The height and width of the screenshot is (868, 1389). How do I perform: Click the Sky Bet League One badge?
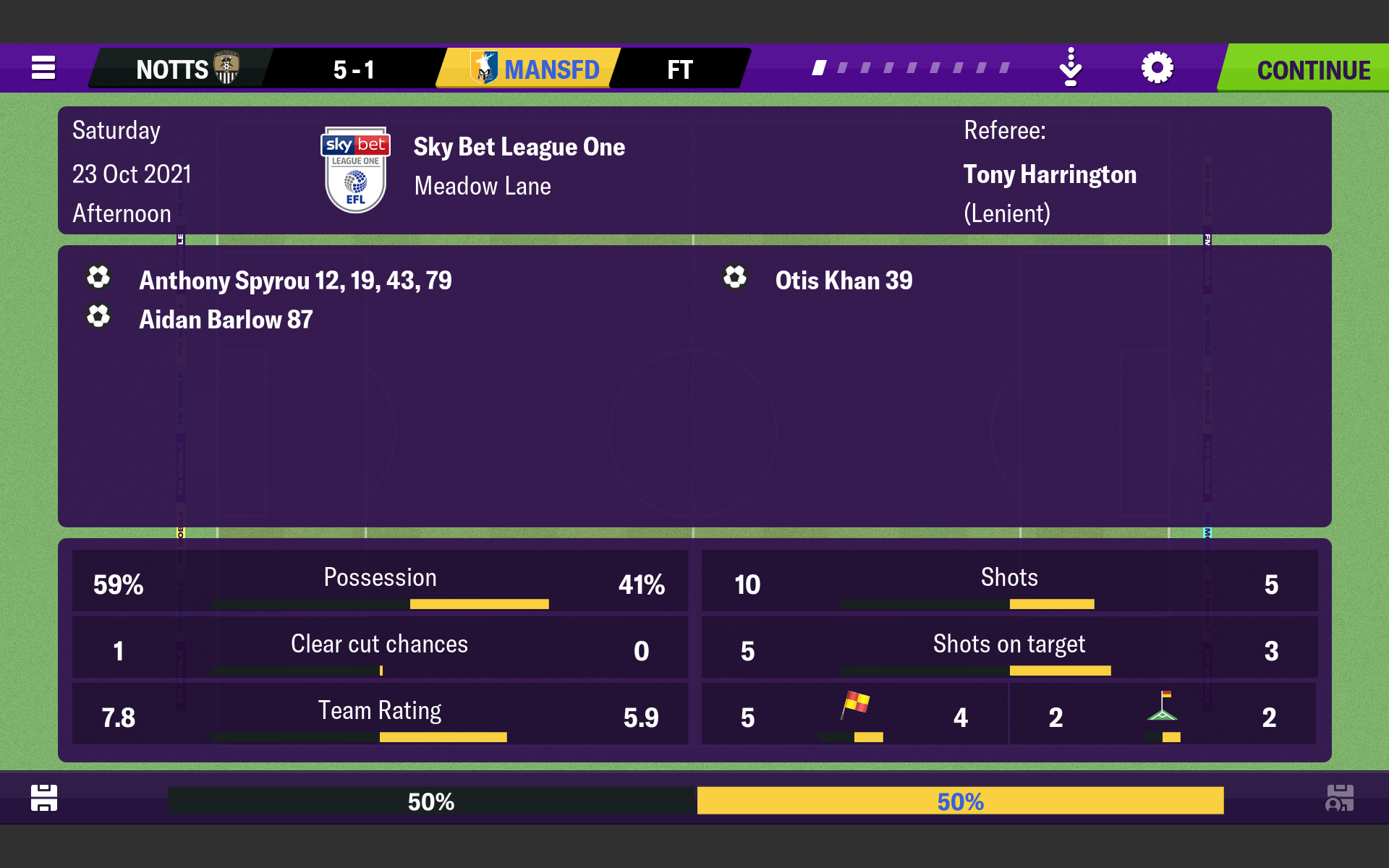click(x=355, y=171)
